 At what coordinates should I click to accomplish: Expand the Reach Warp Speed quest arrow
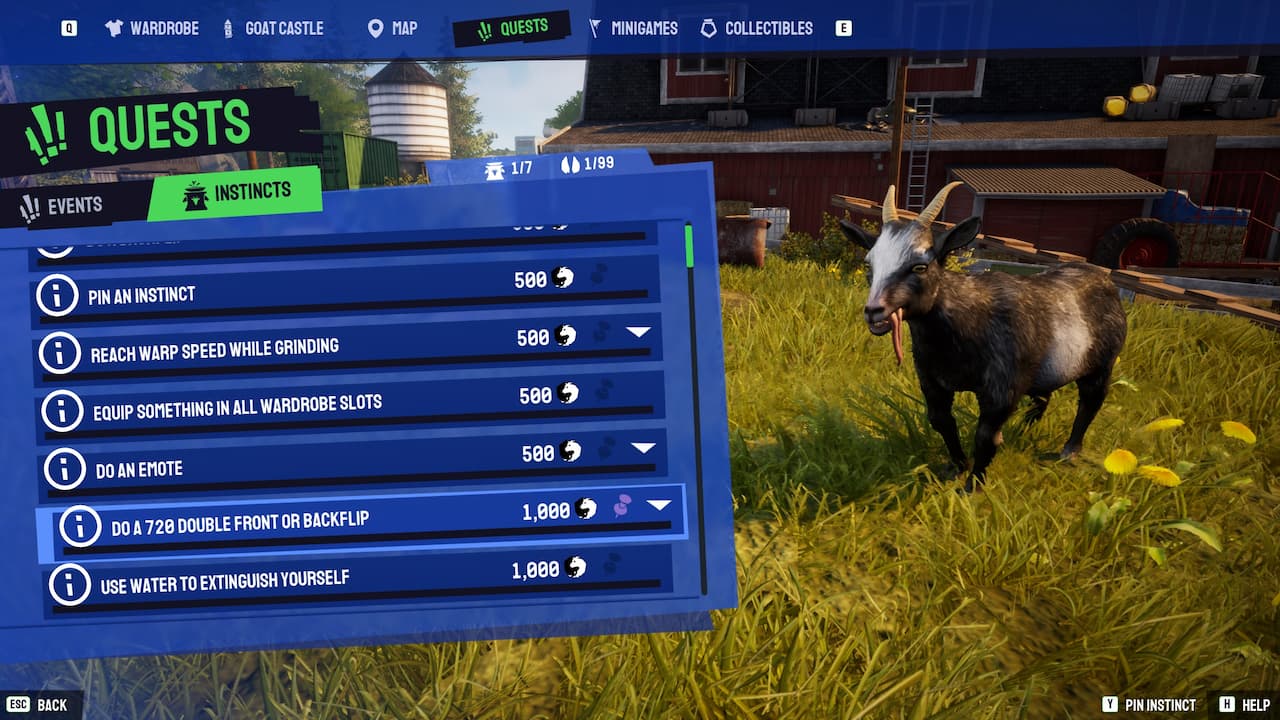(x=639, y=331)
